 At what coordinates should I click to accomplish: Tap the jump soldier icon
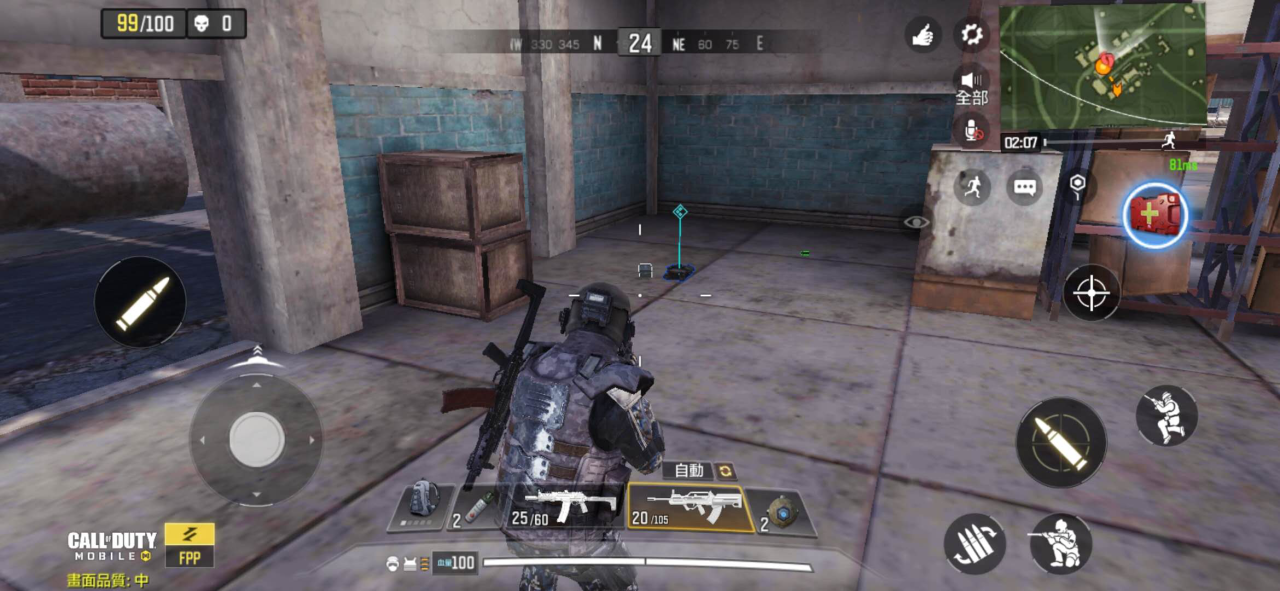click(1167, 415)
